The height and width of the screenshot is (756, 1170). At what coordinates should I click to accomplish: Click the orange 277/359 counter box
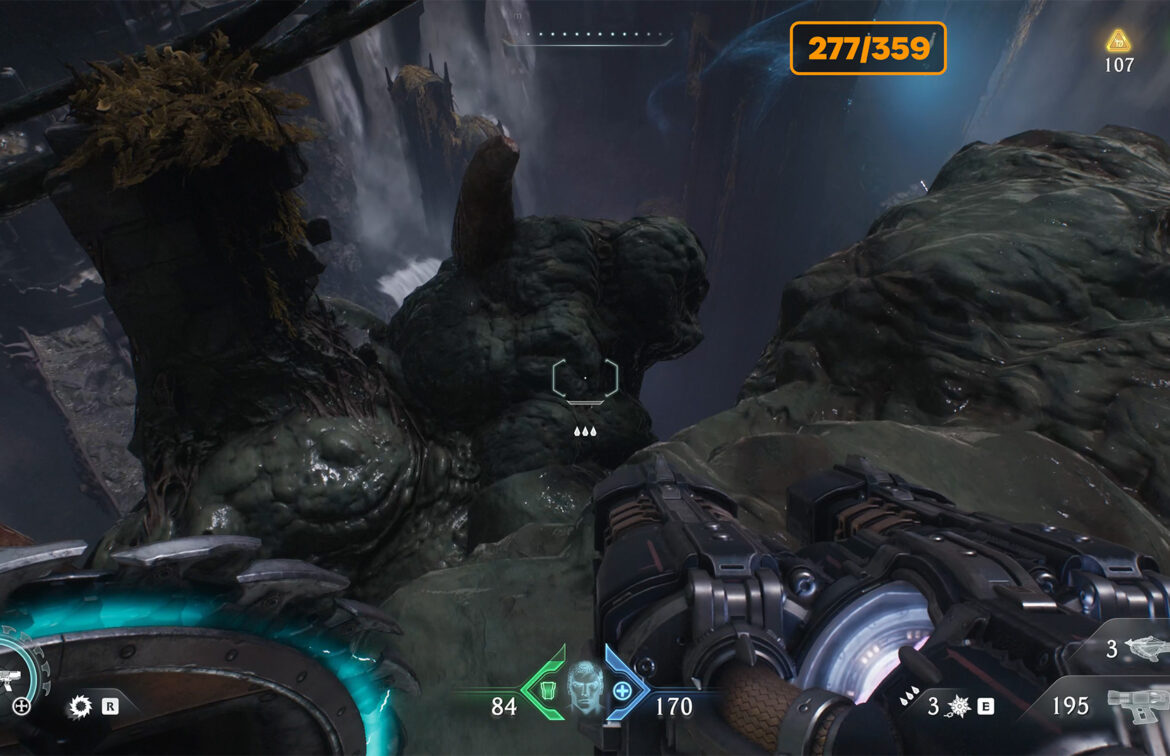tap(868, 49)
